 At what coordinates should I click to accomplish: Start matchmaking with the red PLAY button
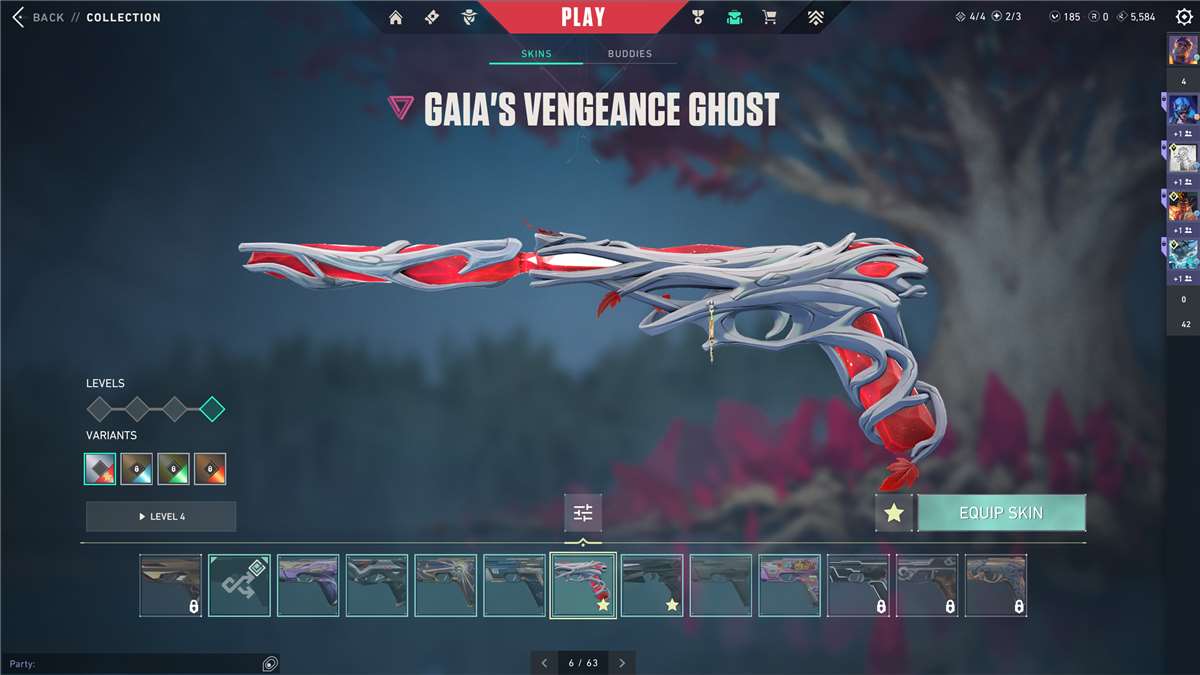pos(582,17)
